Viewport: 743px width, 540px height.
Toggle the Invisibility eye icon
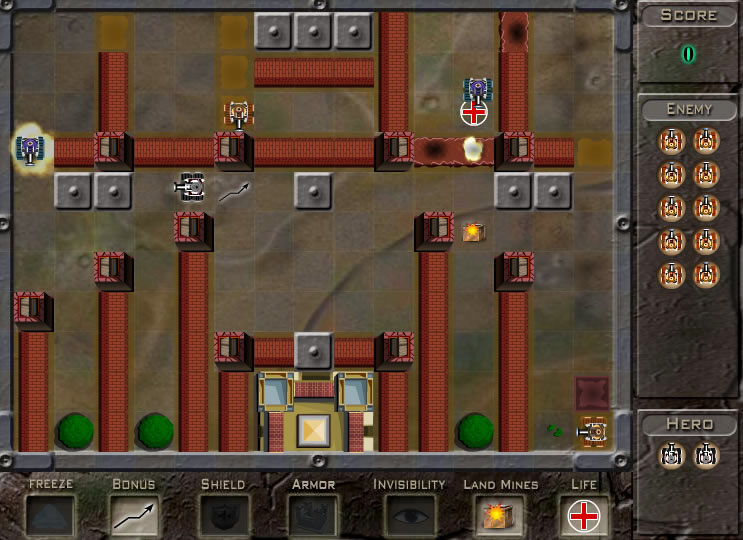click(408, 515)
